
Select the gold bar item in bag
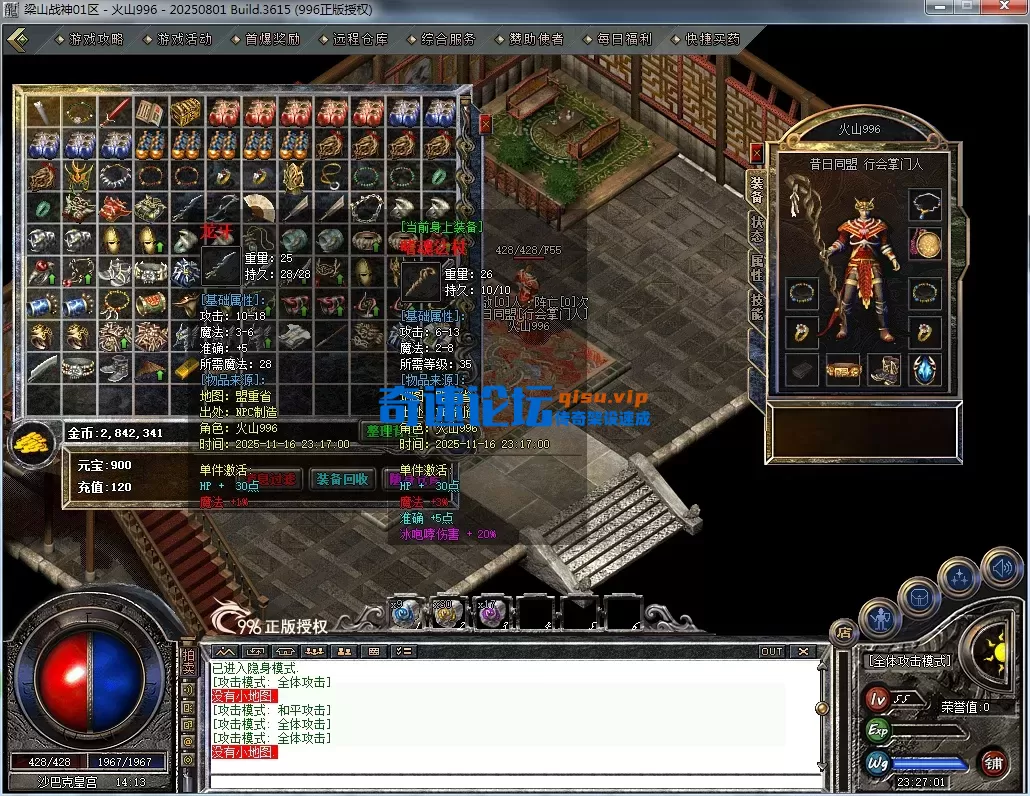click(186, 368)
